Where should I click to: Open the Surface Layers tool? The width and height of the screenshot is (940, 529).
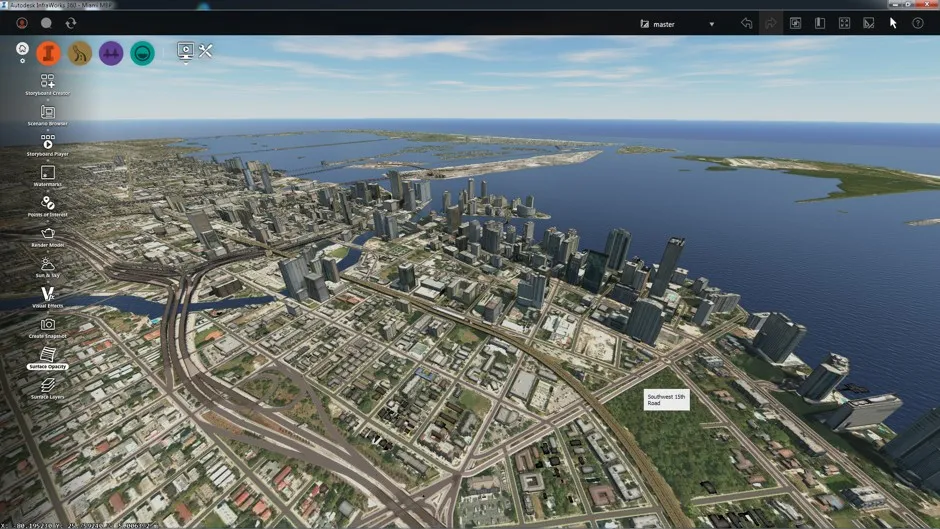point(48,386)
